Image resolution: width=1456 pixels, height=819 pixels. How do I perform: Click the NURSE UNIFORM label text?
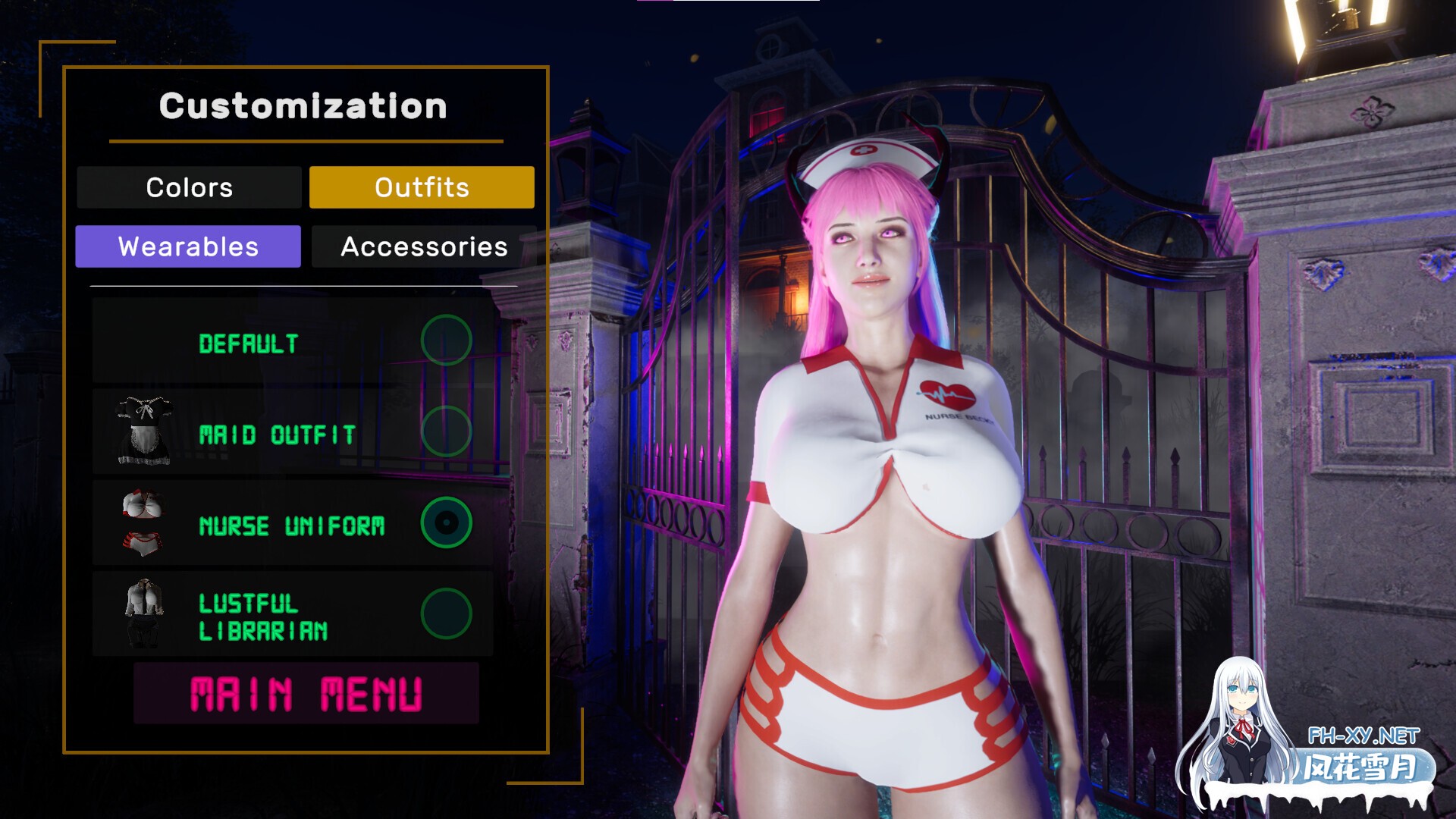(293, 524)
